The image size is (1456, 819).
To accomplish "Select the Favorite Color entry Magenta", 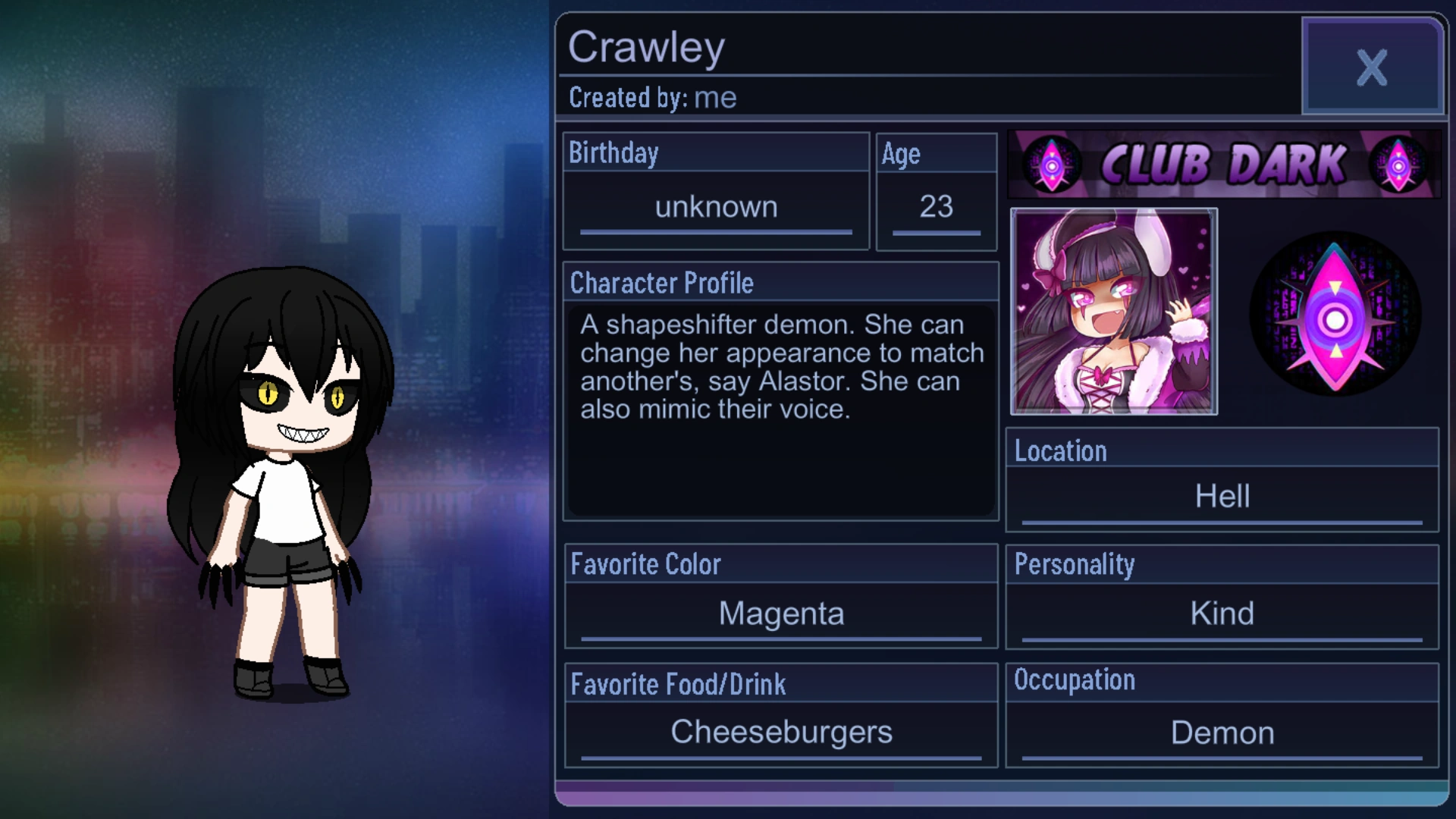I will 780,613.
